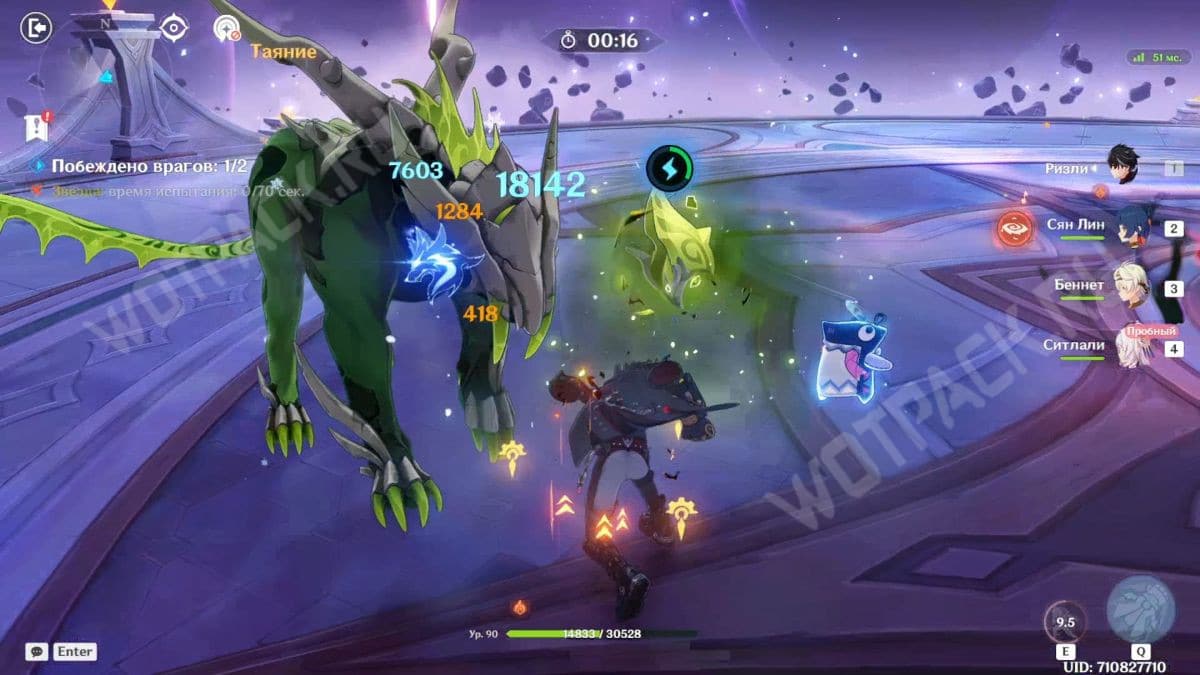Image resolution: width=1200 pixels, height=675 pixels.
Task: Click the red swirl icon beside Сян Лин
Action: pyautogui.click(x=1017, y=229)
